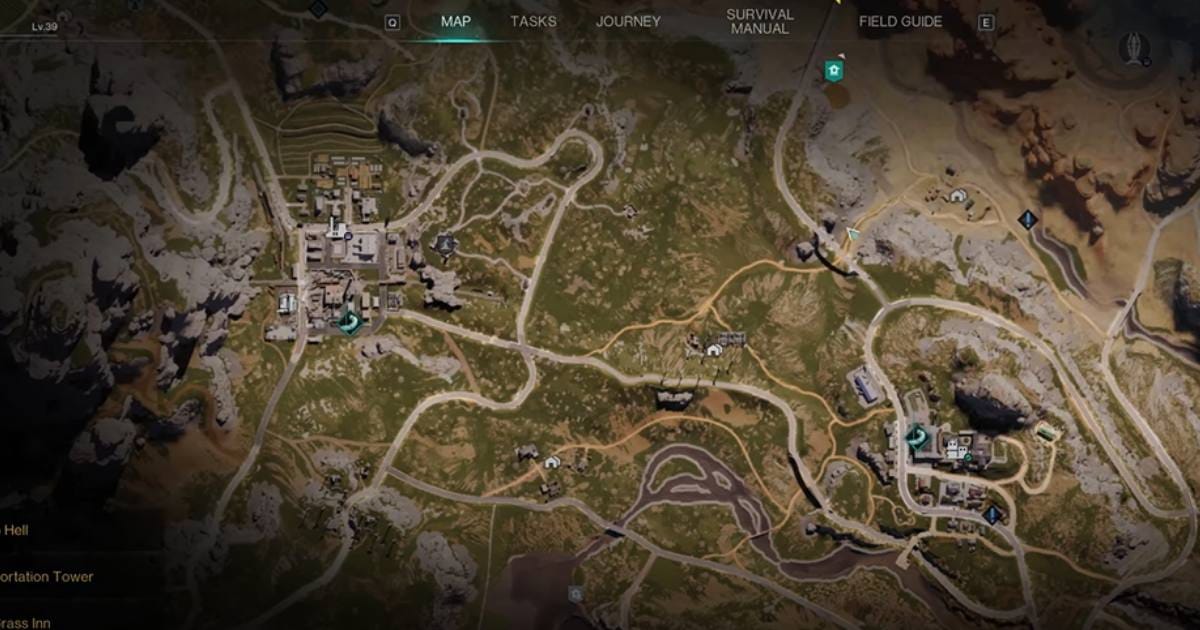The height and width of the screenshot is (630, 1200).
Task: Select the Survival Manual tab
Action: [x=760, y=21]
